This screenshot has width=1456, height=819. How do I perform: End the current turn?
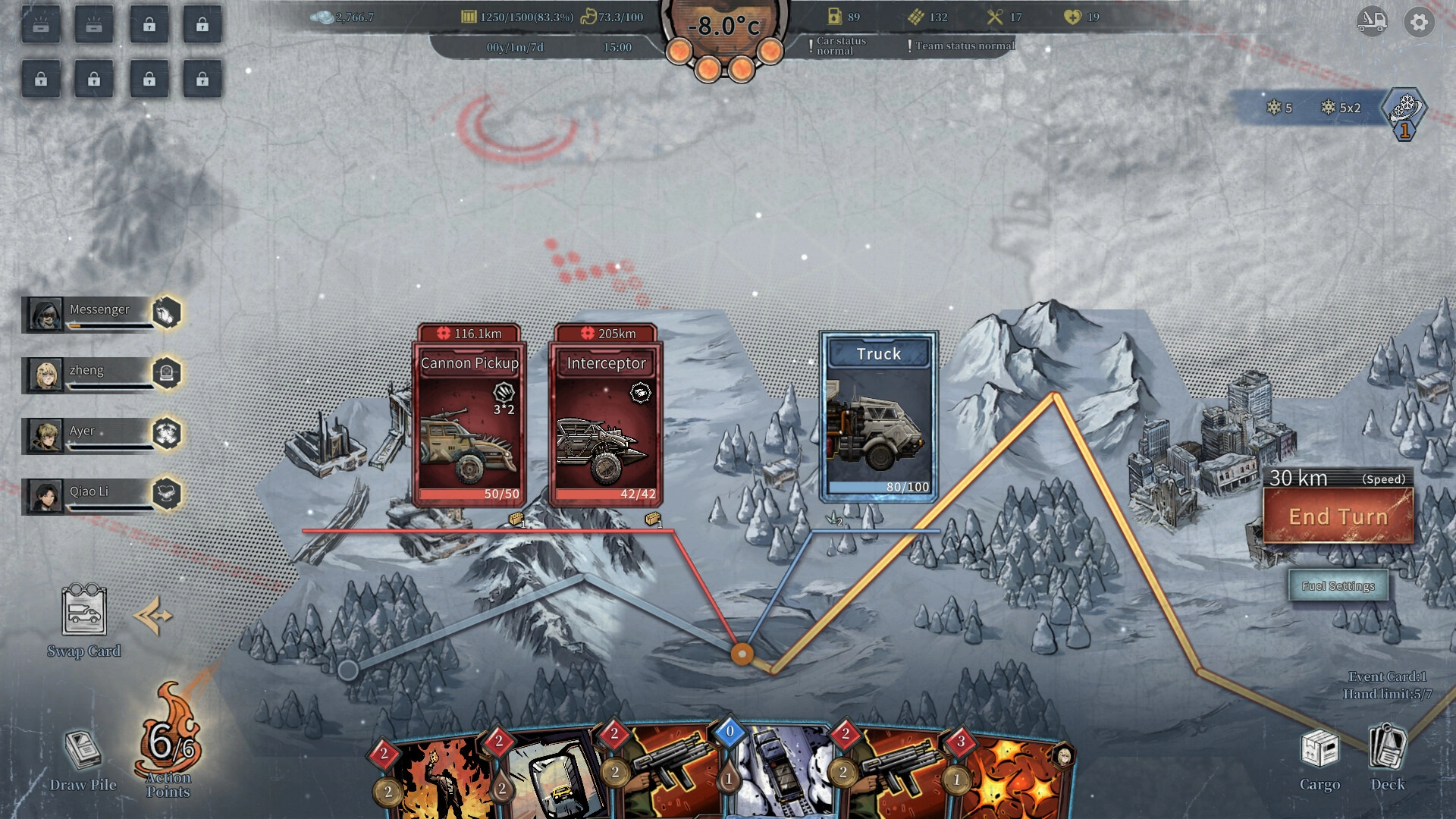1338,516
